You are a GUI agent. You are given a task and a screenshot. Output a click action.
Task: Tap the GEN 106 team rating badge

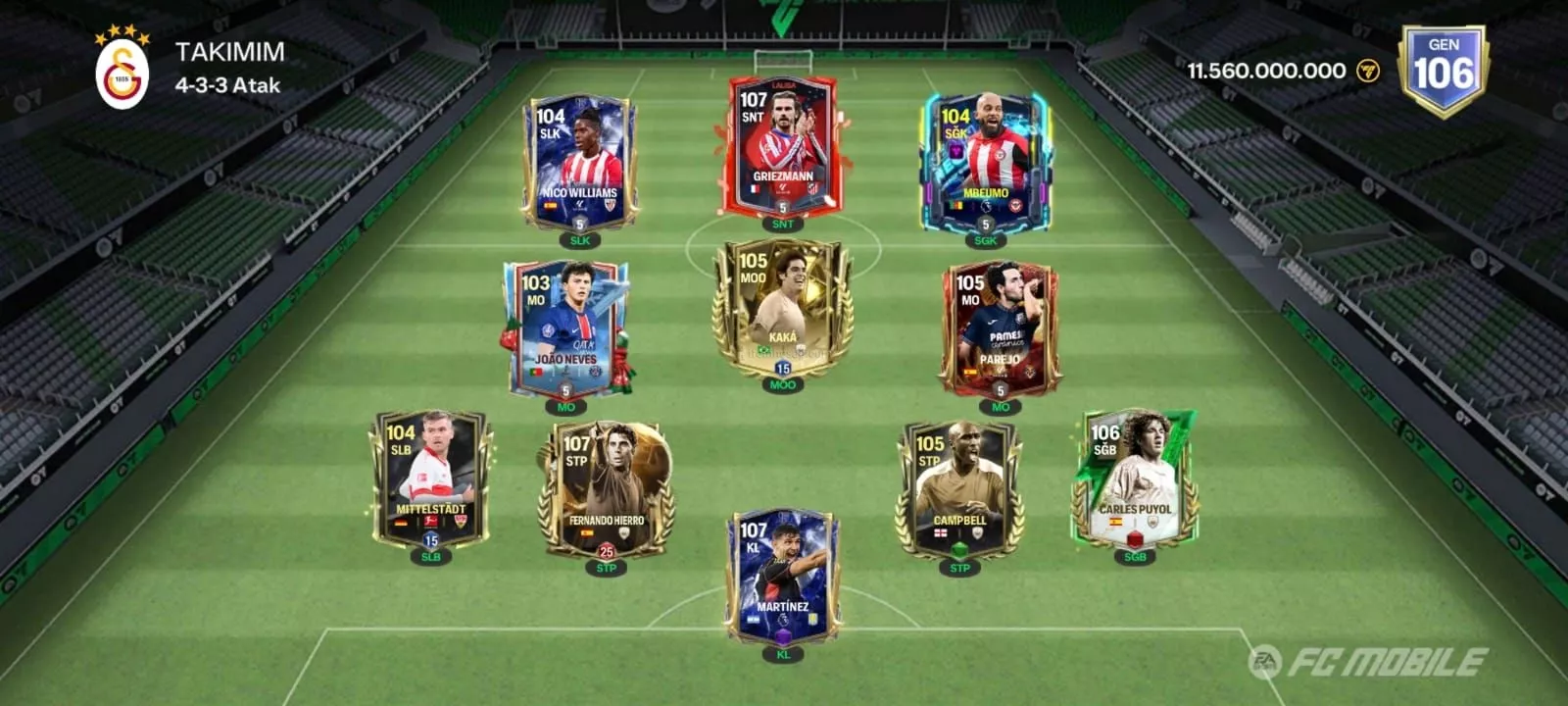coord(1443,71)
